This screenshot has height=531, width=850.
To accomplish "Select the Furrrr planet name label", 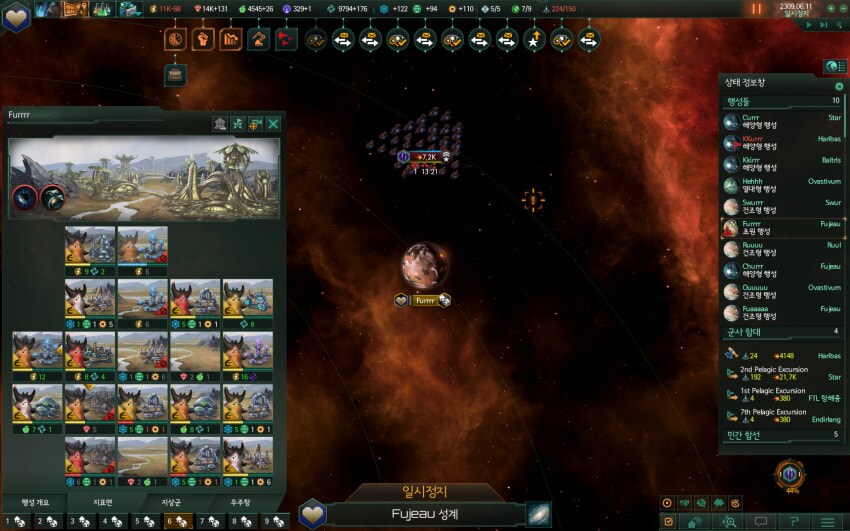I will (425, 300).
